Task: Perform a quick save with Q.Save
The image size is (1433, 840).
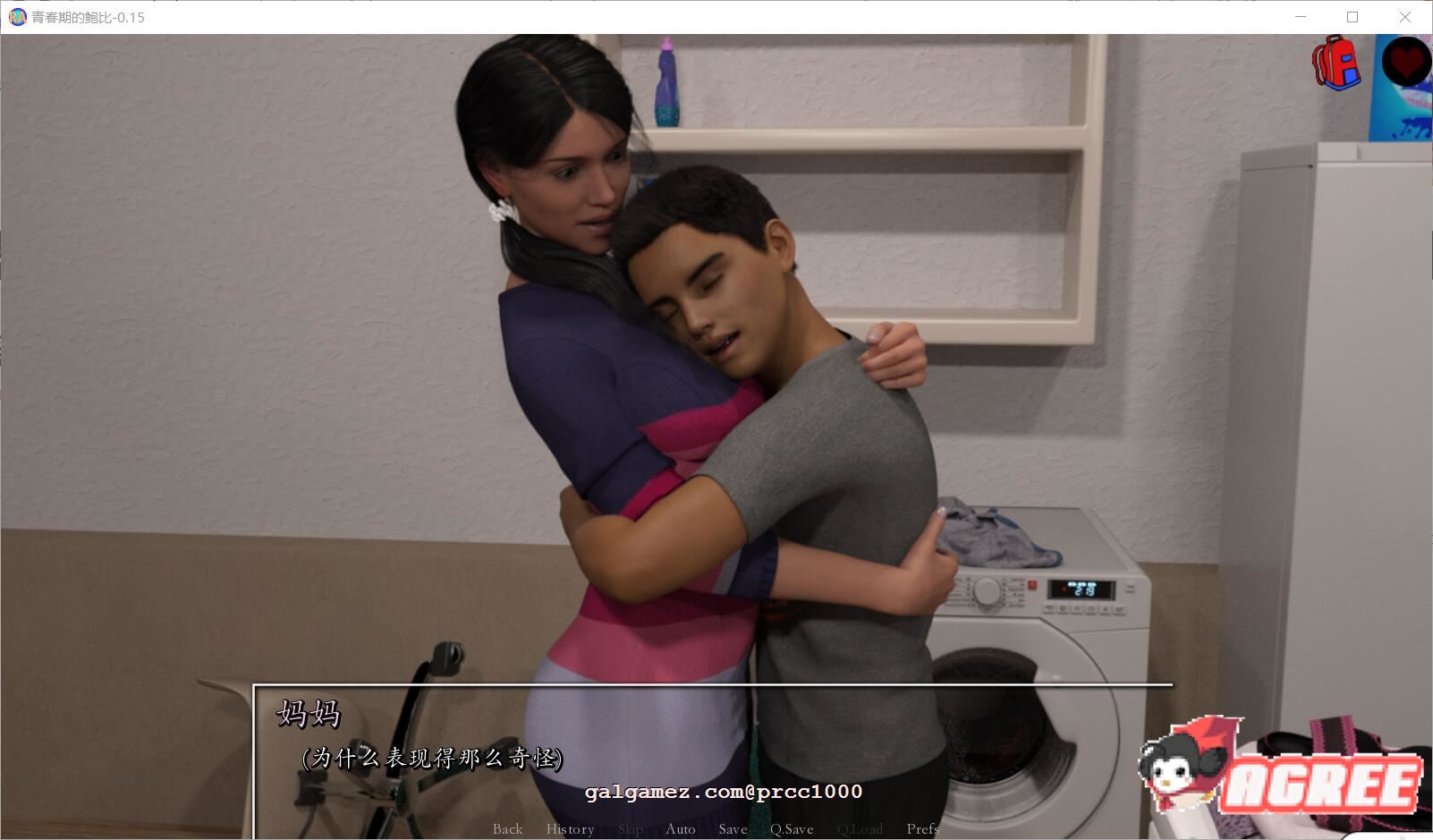Action: point(792,829)
